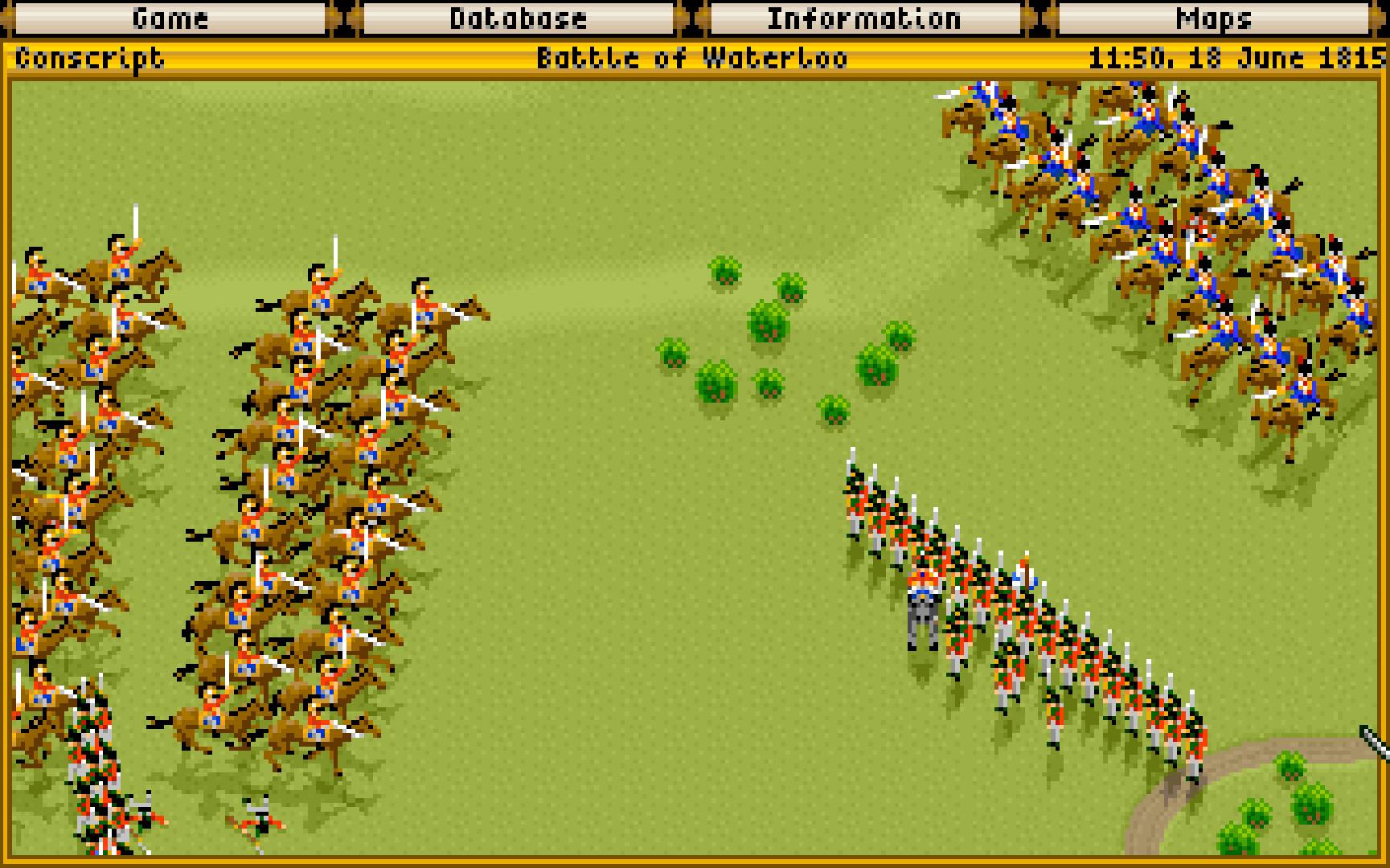
Task: Open the Game menu
Action: point(170,18)
